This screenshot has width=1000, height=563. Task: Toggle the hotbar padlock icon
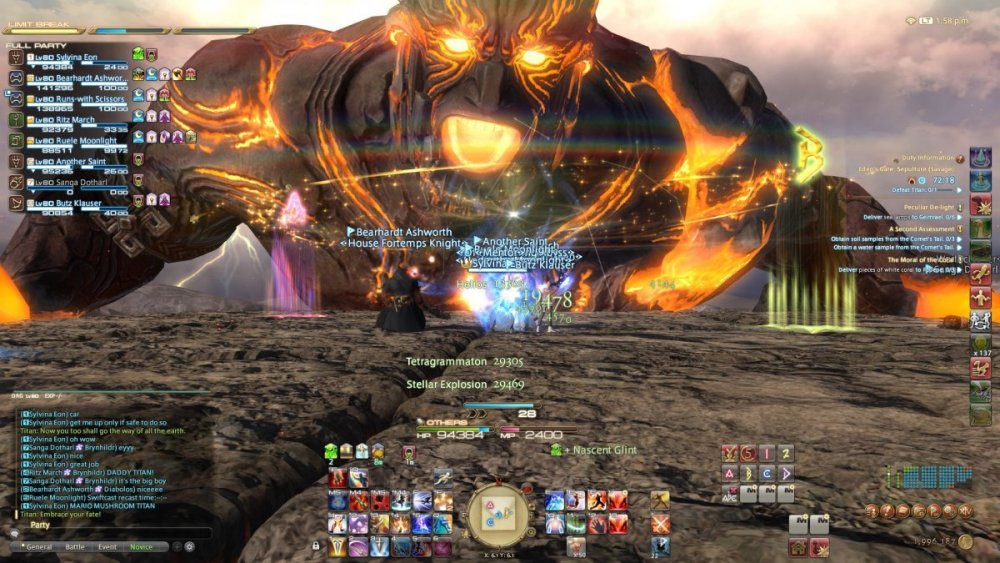316,546
